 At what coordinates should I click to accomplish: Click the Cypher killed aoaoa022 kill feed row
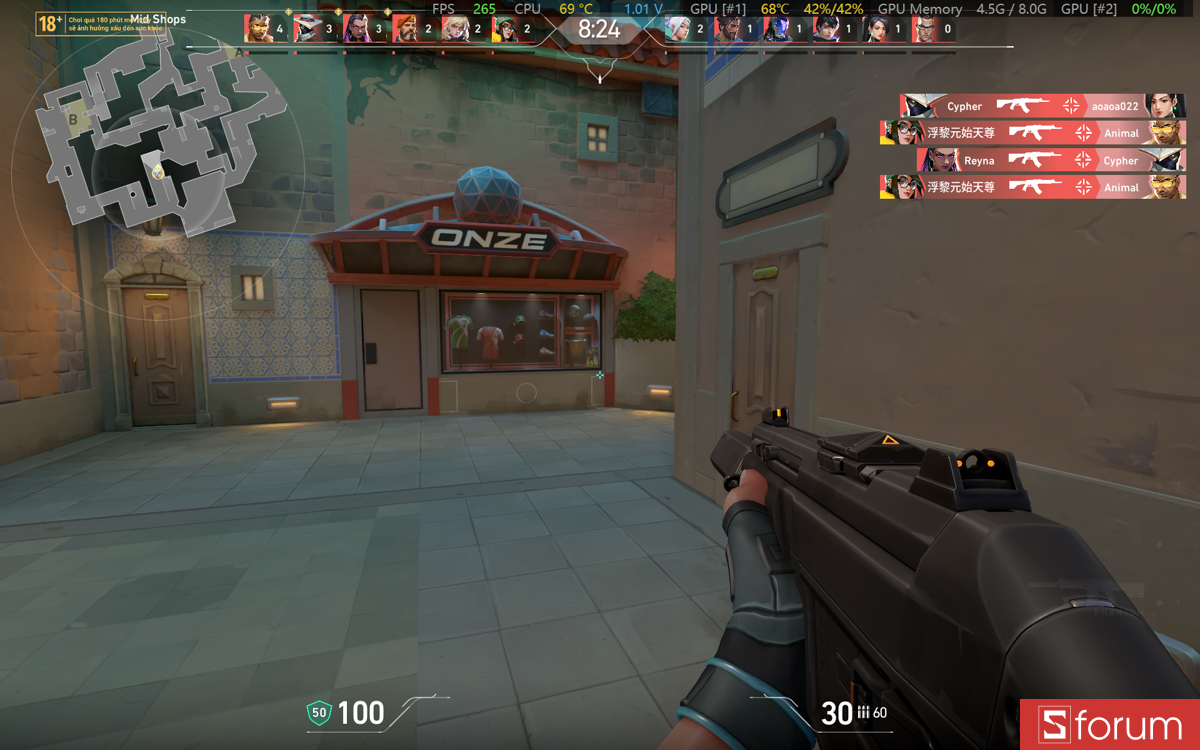click(x=1042, y=106)
